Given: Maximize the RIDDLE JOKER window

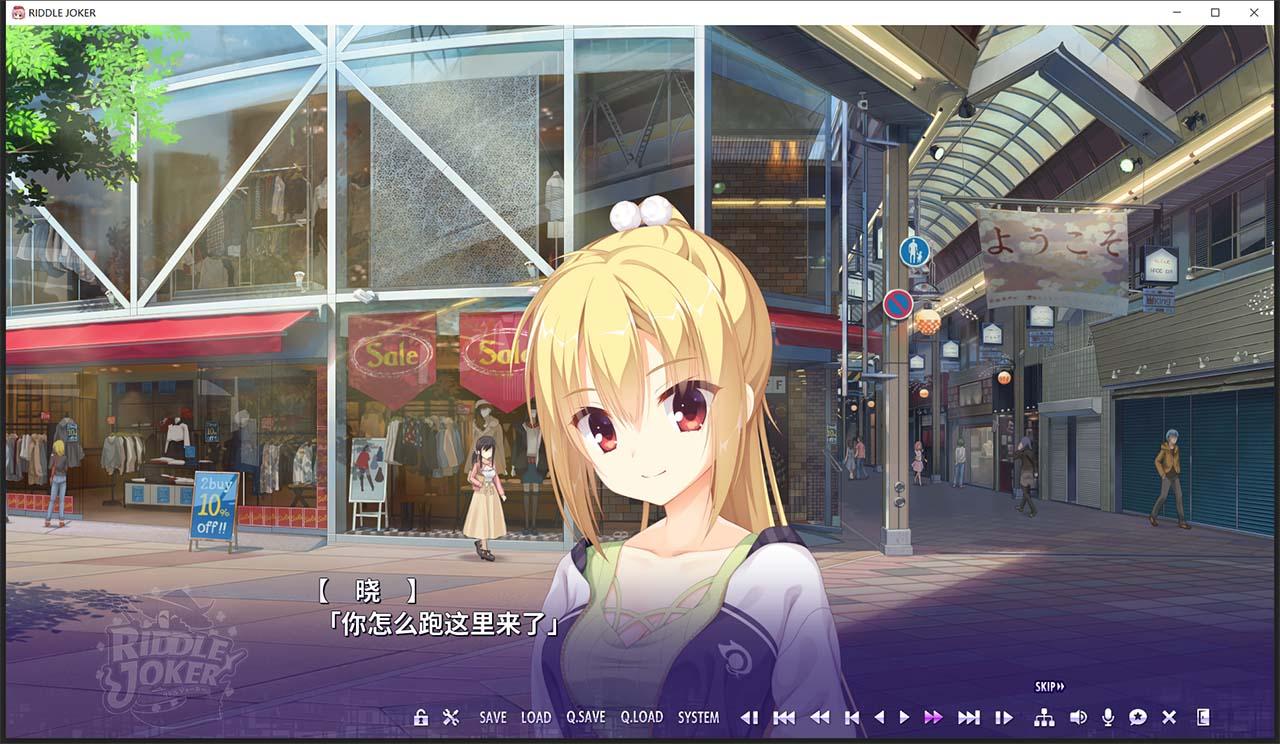Looking at the screenshot, I should (1215, 13).
